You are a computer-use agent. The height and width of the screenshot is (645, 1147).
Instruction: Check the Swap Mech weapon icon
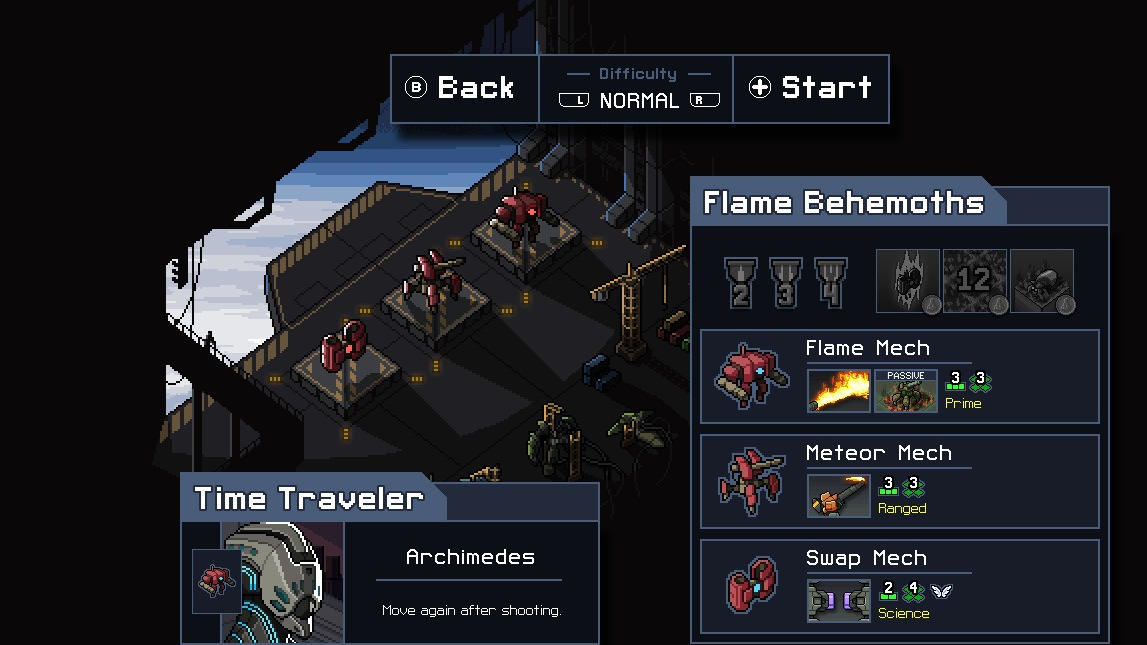coord(839,601)
